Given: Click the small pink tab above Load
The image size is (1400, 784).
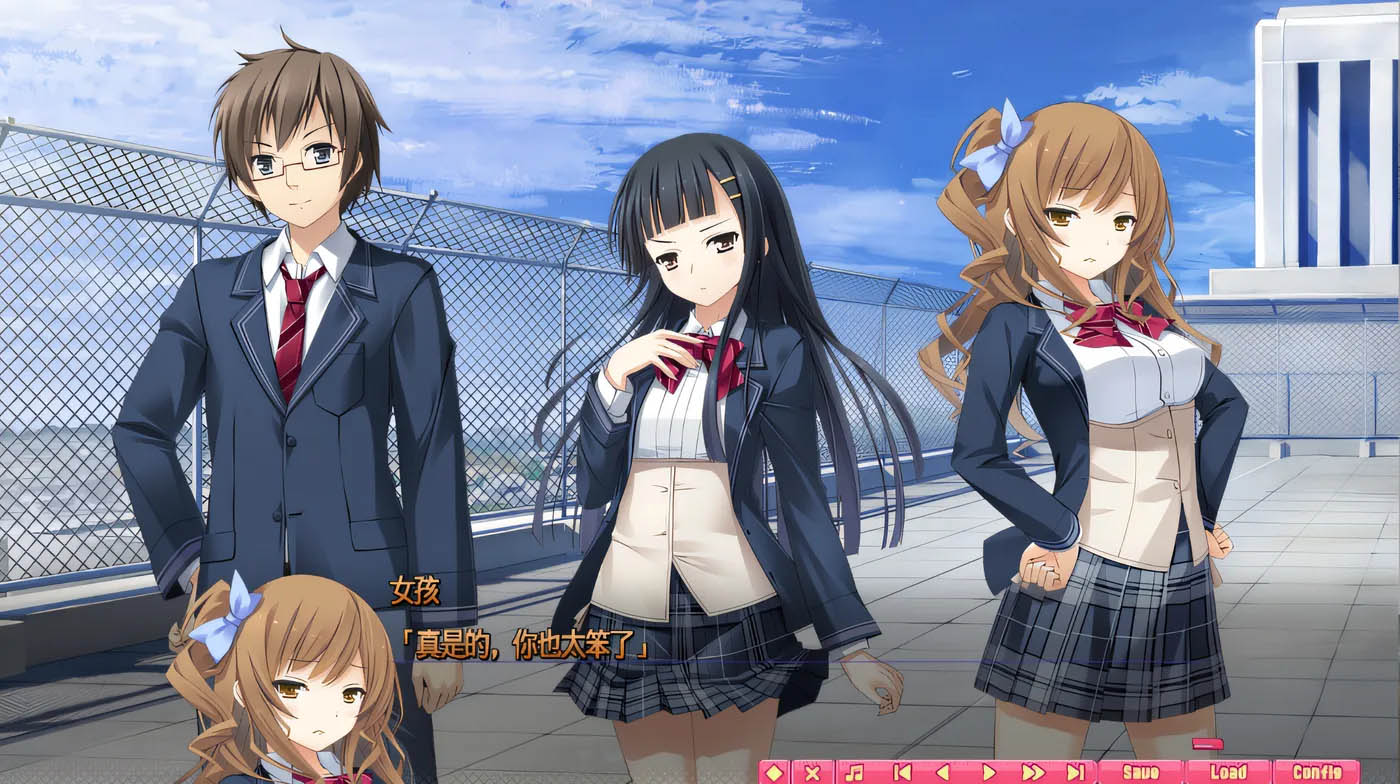Looking at the screenshot, I should (x=1207, y=744).
